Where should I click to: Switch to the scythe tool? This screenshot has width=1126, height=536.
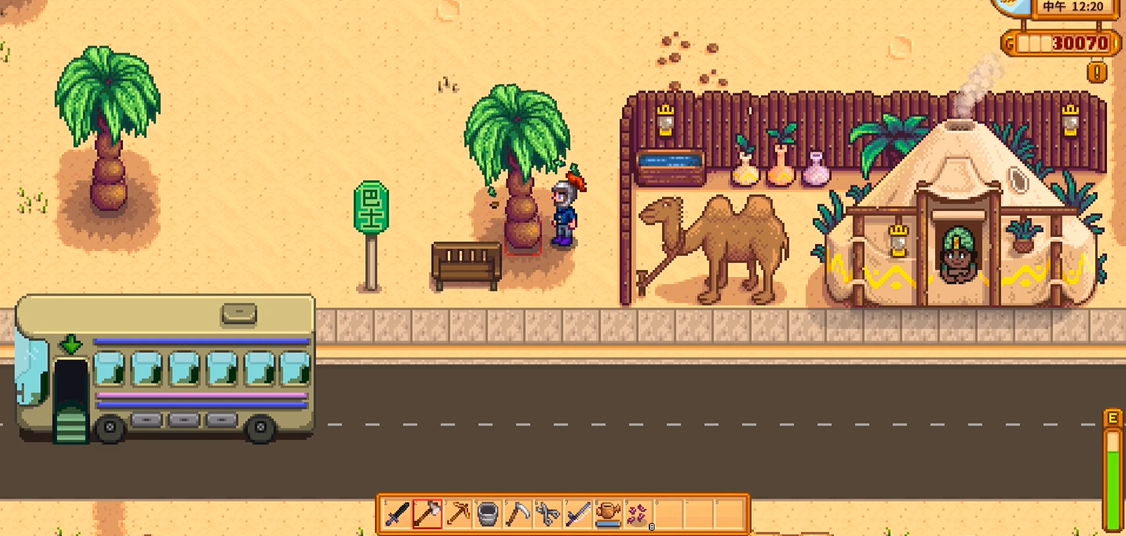518,514
